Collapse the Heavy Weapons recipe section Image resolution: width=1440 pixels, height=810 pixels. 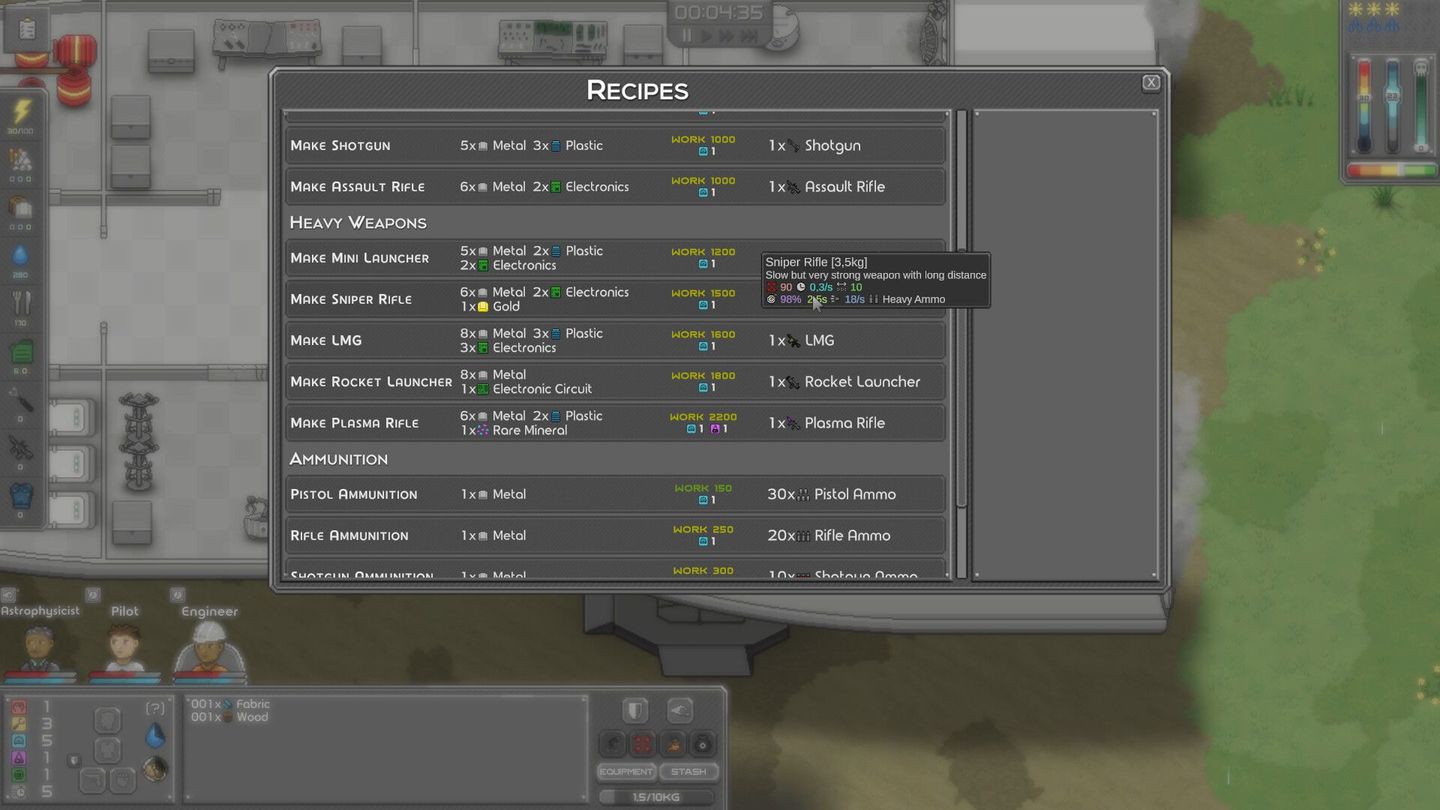[358, 222]
